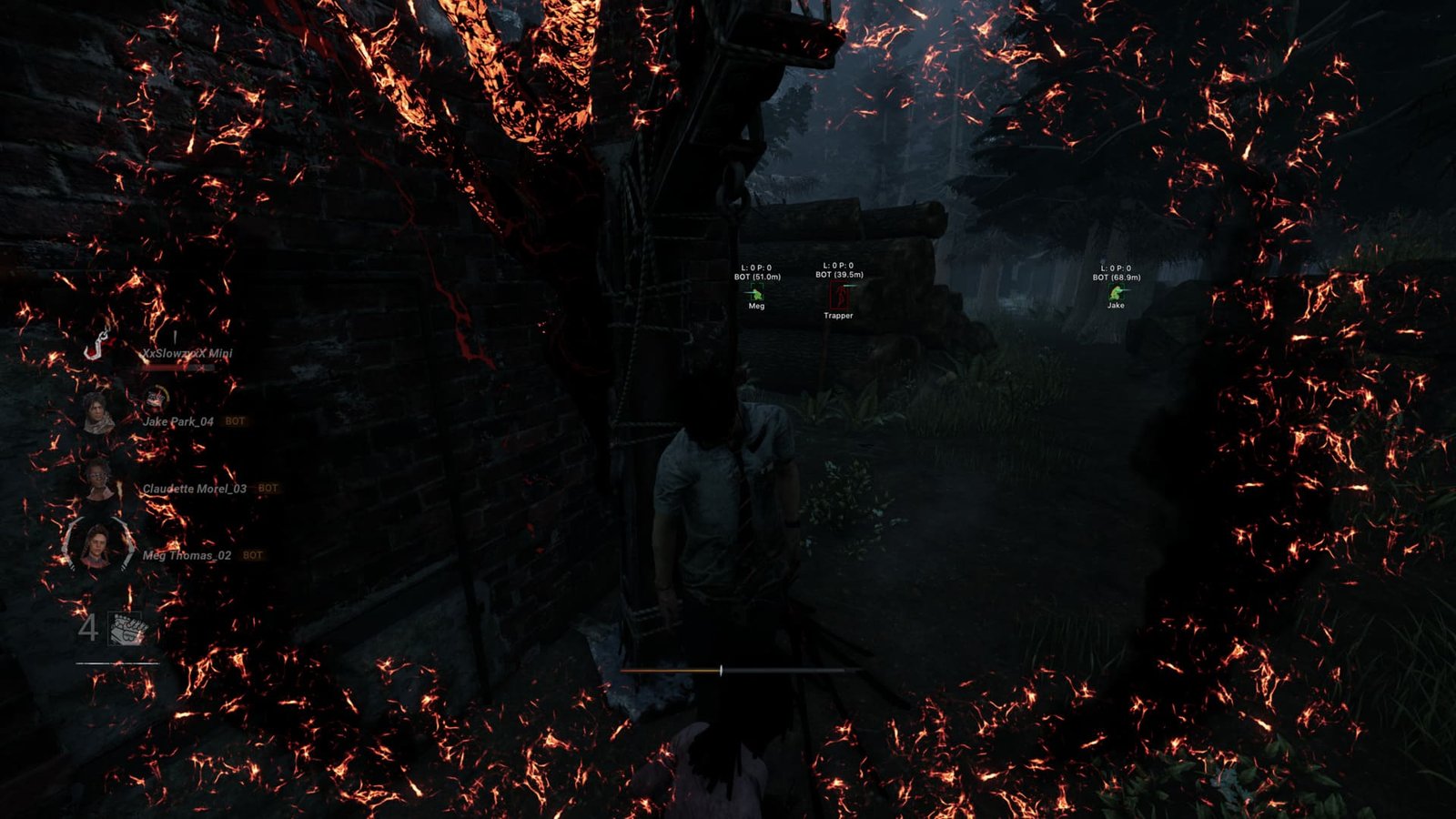This screenshot has width=1456, height=819.
Task: Expand the BOT (51.0m) info above Meg
Action: click(x=757, y=277)
